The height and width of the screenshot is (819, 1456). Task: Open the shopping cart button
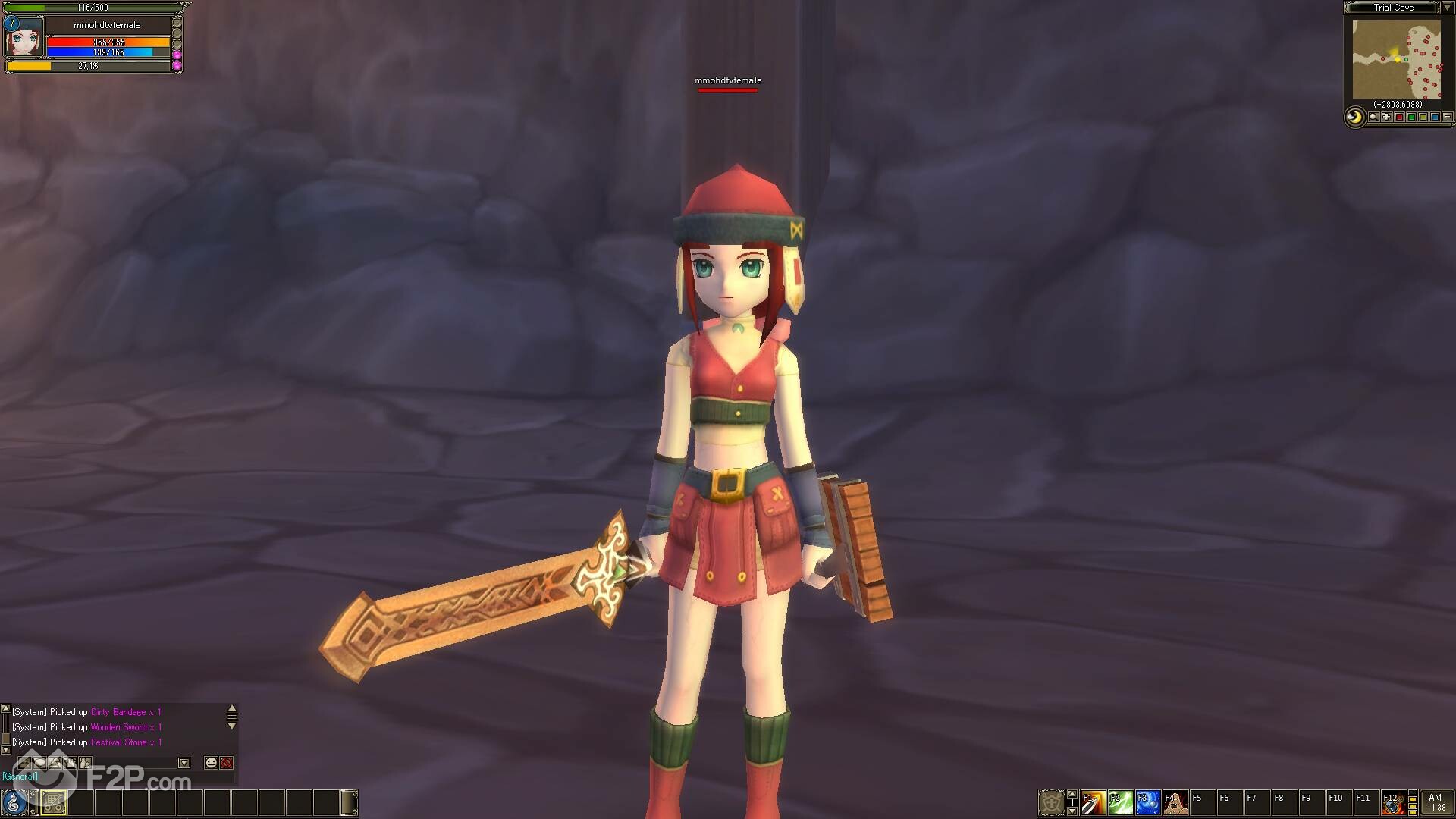point(53,802)
